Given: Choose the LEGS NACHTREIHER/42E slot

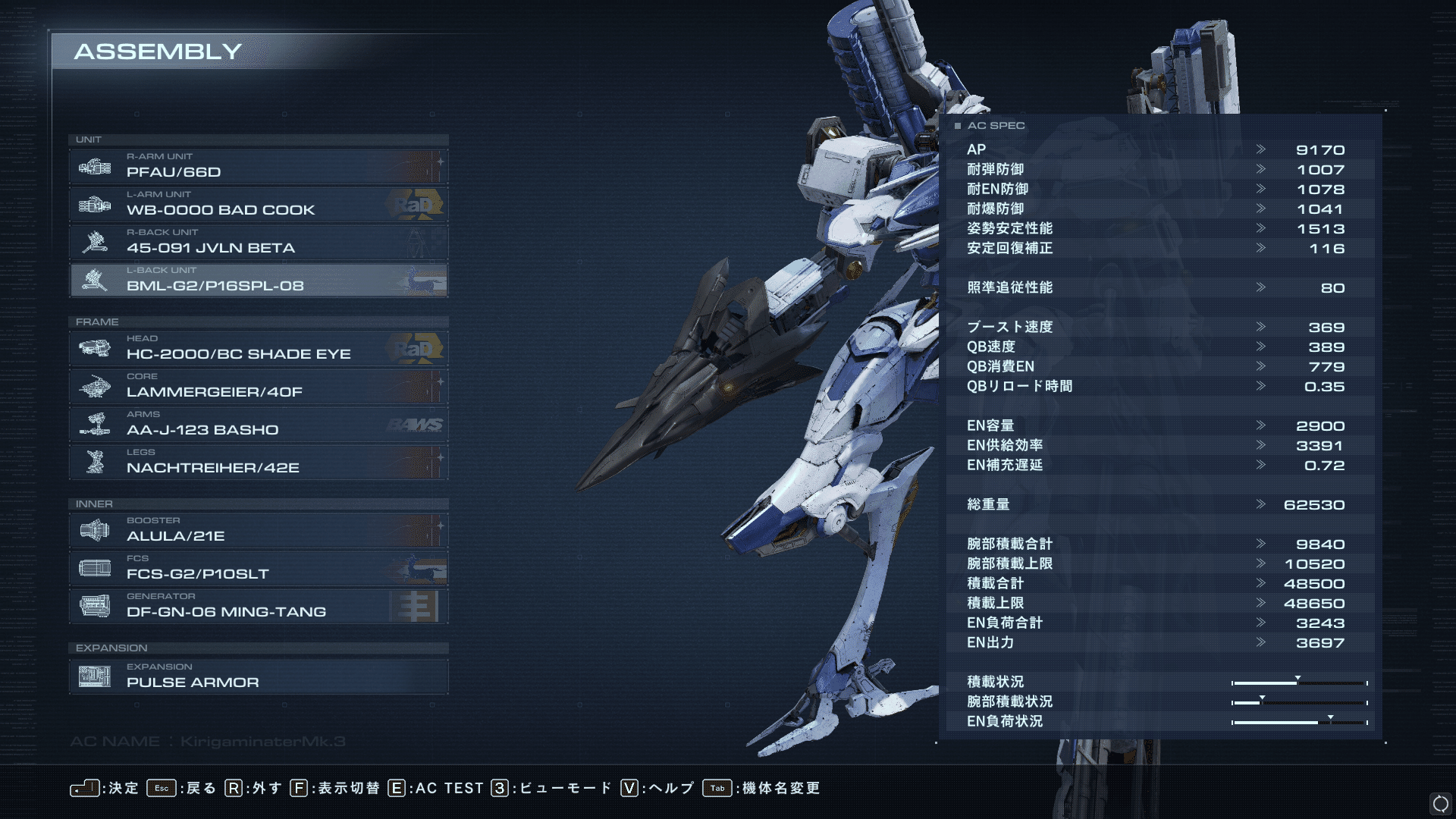Looking at the screenshot, I should coord(258,462).
